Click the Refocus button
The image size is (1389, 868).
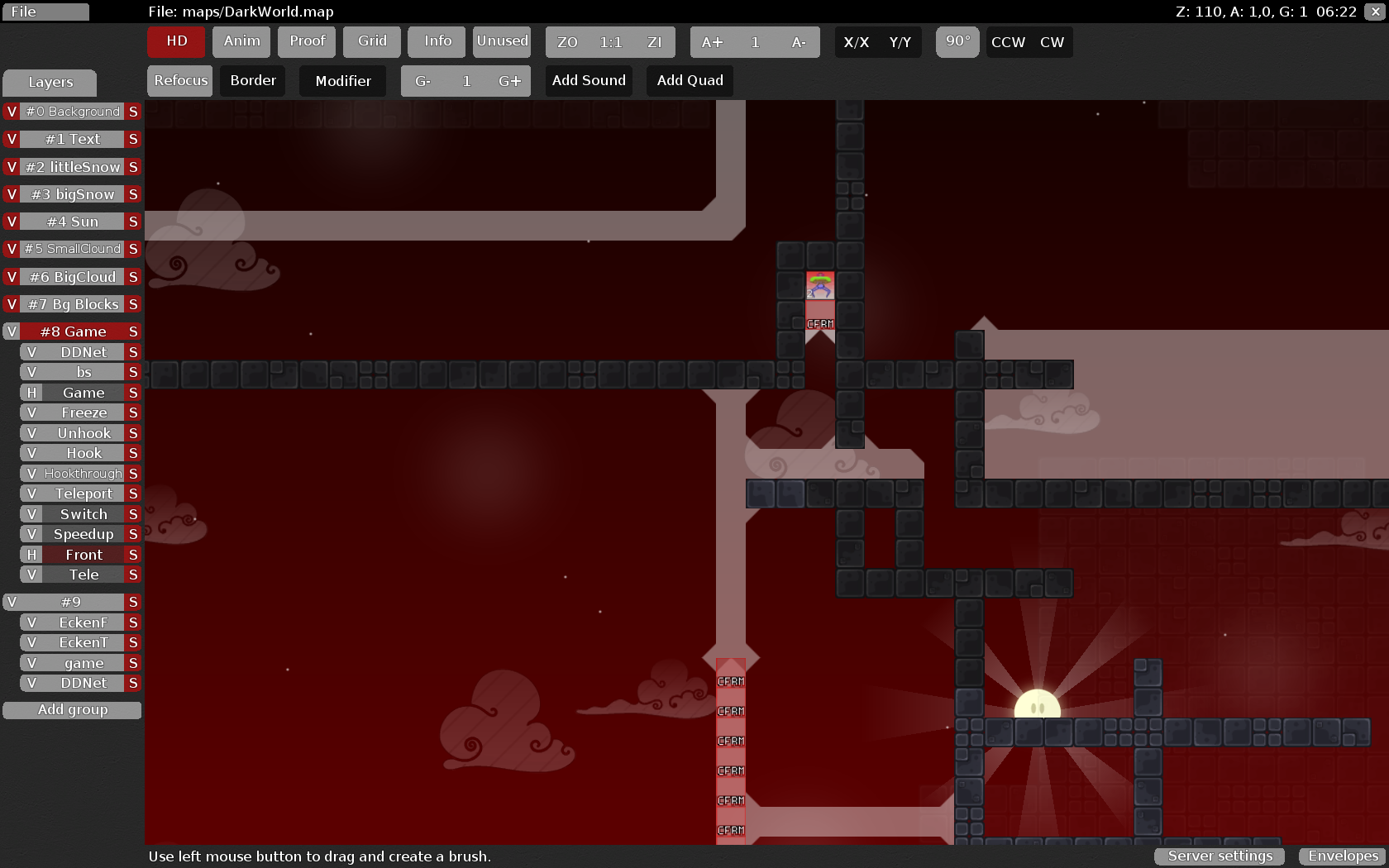pyautogui.click(x=180, y=81)
